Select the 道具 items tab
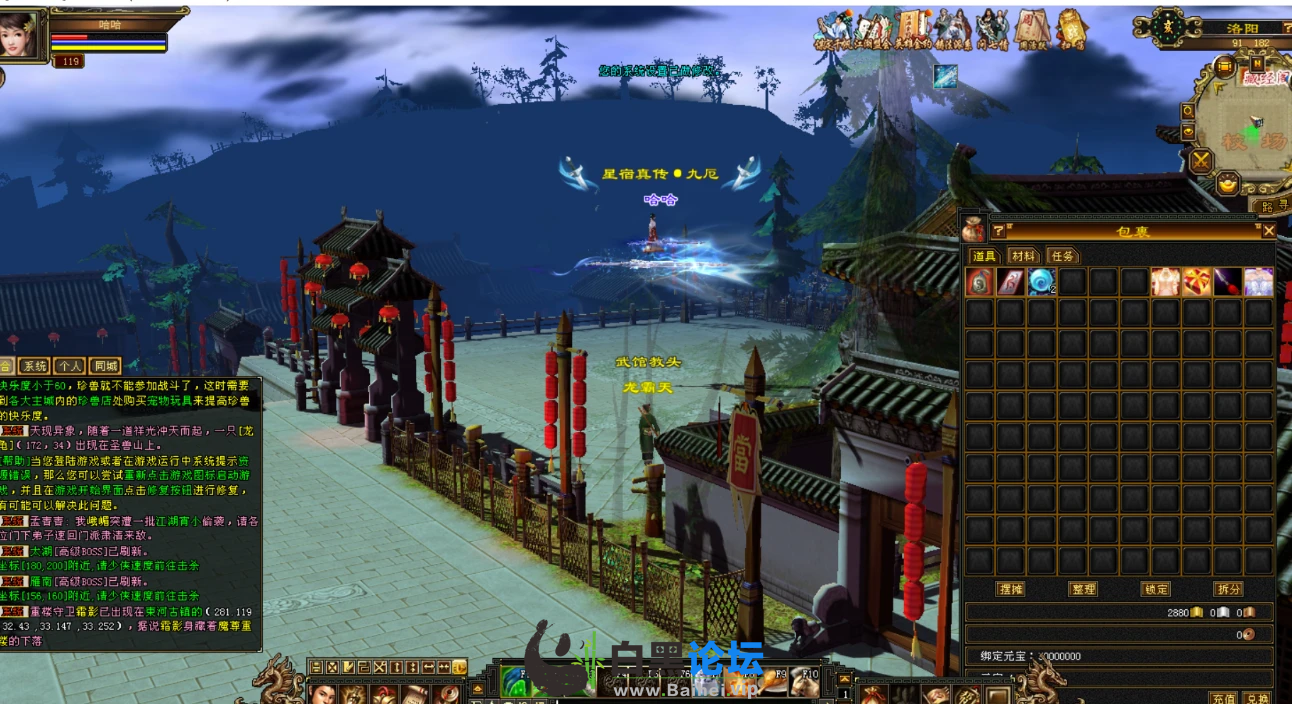Screen dimensions: 1292x704 [x=984, y=256]
